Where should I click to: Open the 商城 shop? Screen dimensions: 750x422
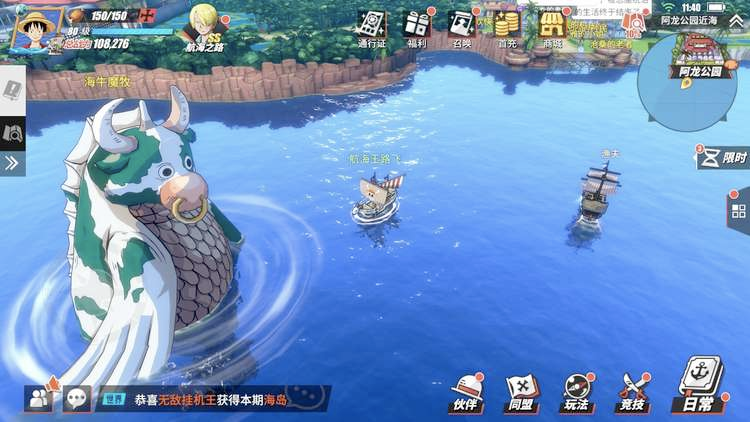pyautogui.click(x=552, y=26)
